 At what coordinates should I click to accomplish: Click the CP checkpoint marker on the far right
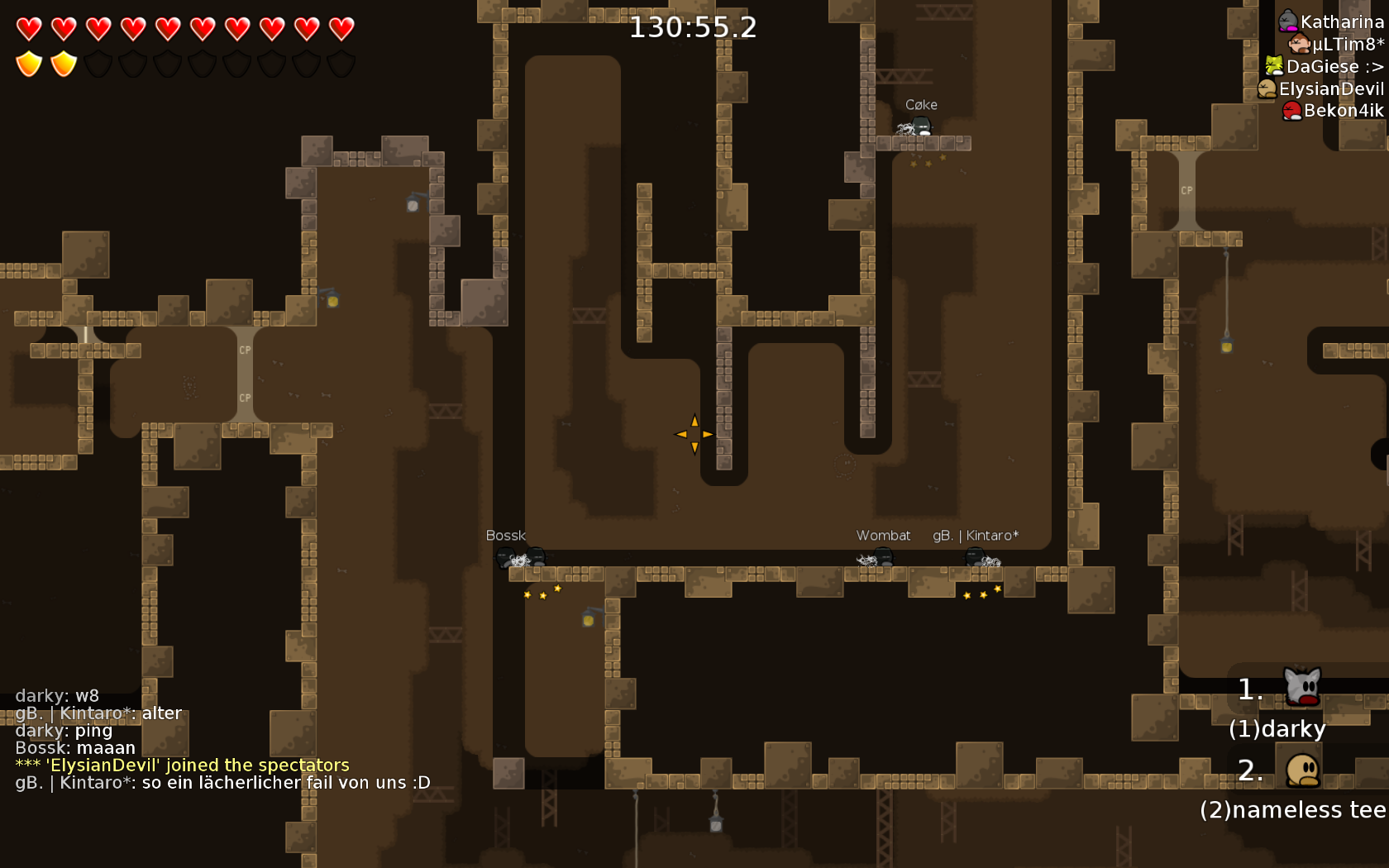[x=1187, y=190]
